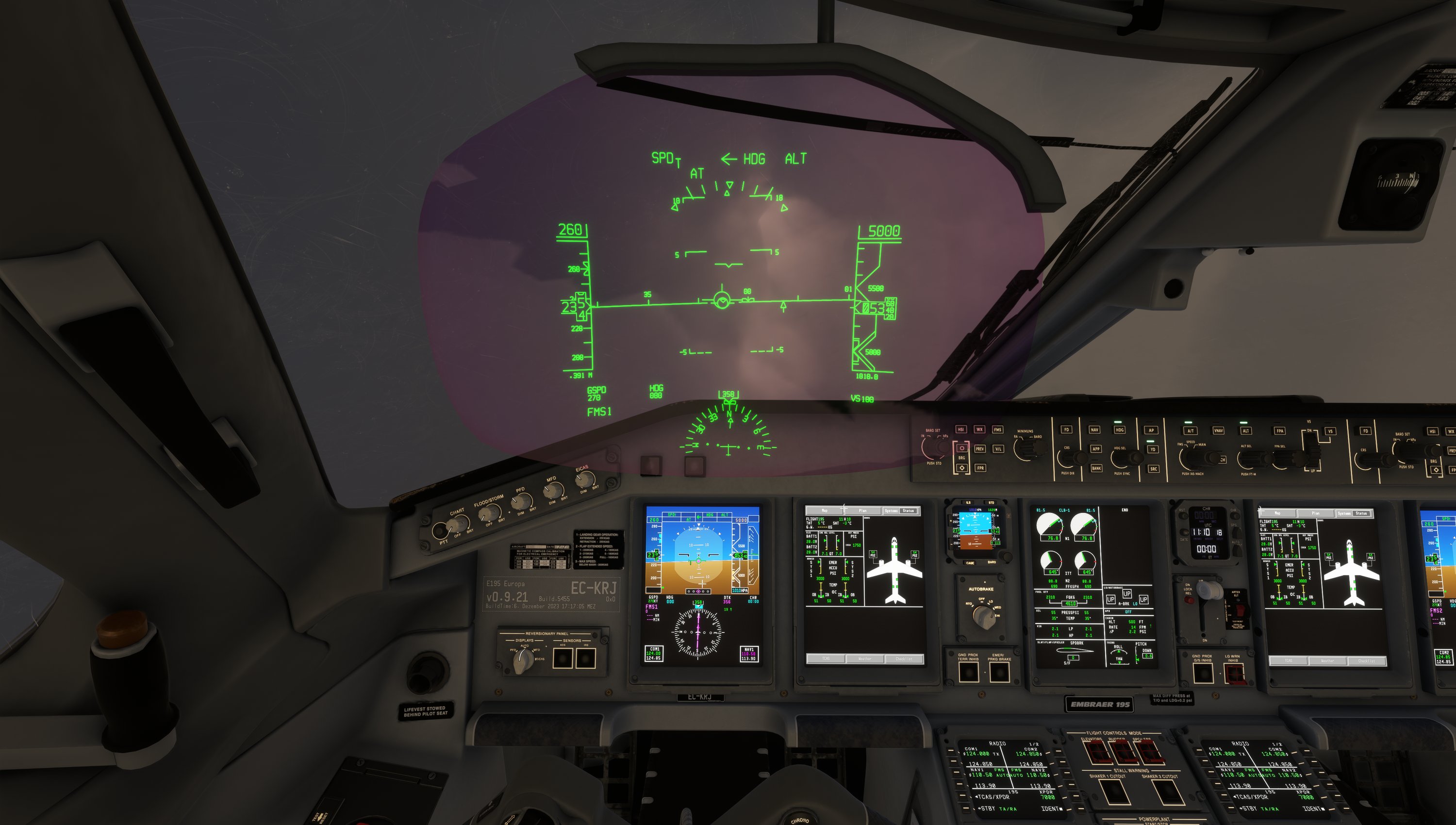Viewport: 1456px width, 825px height.
Task: Switch to the Plan tab on the MFD
Action: point(863,511)
